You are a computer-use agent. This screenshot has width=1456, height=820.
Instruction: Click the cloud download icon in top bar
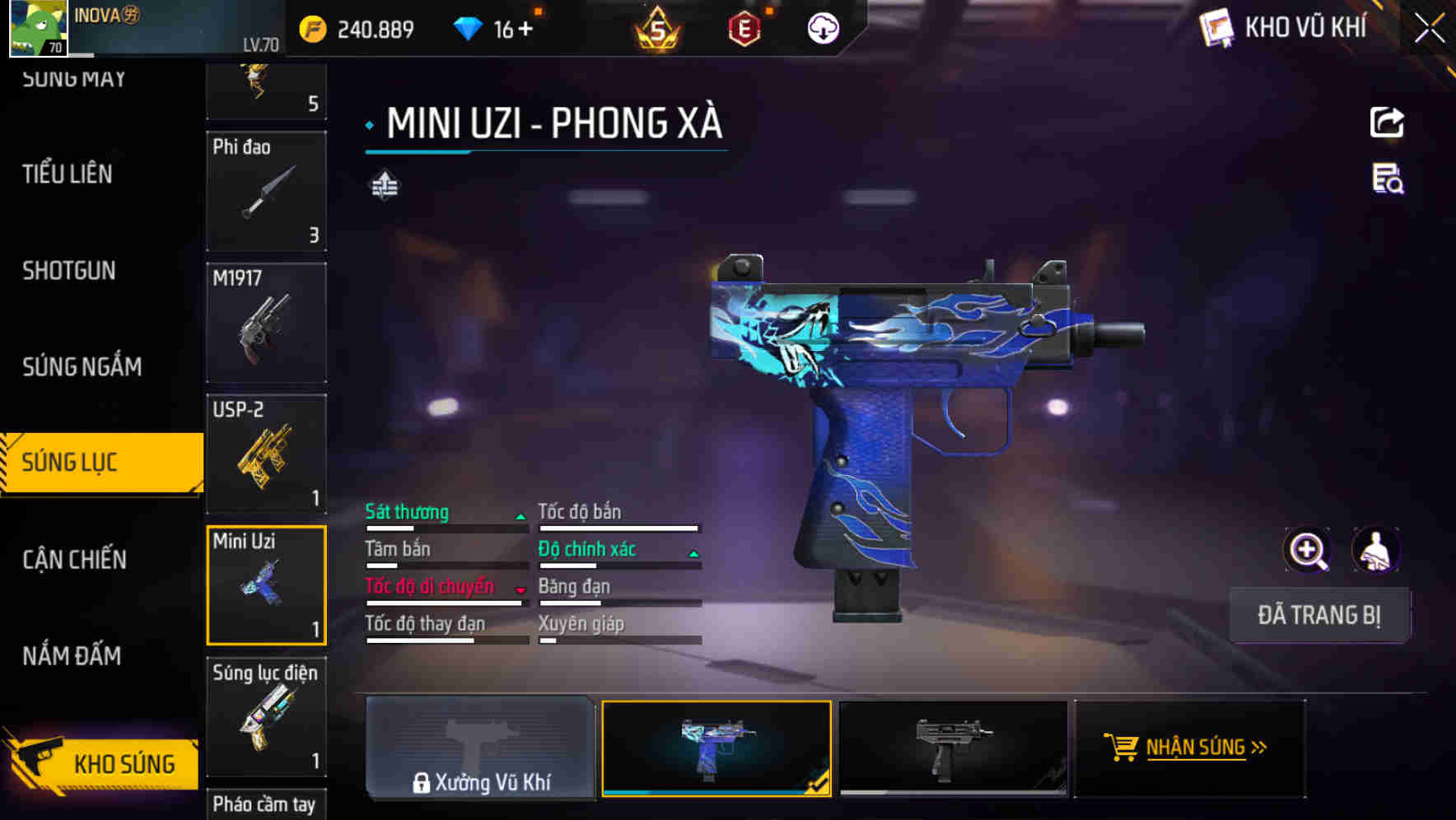822,27
